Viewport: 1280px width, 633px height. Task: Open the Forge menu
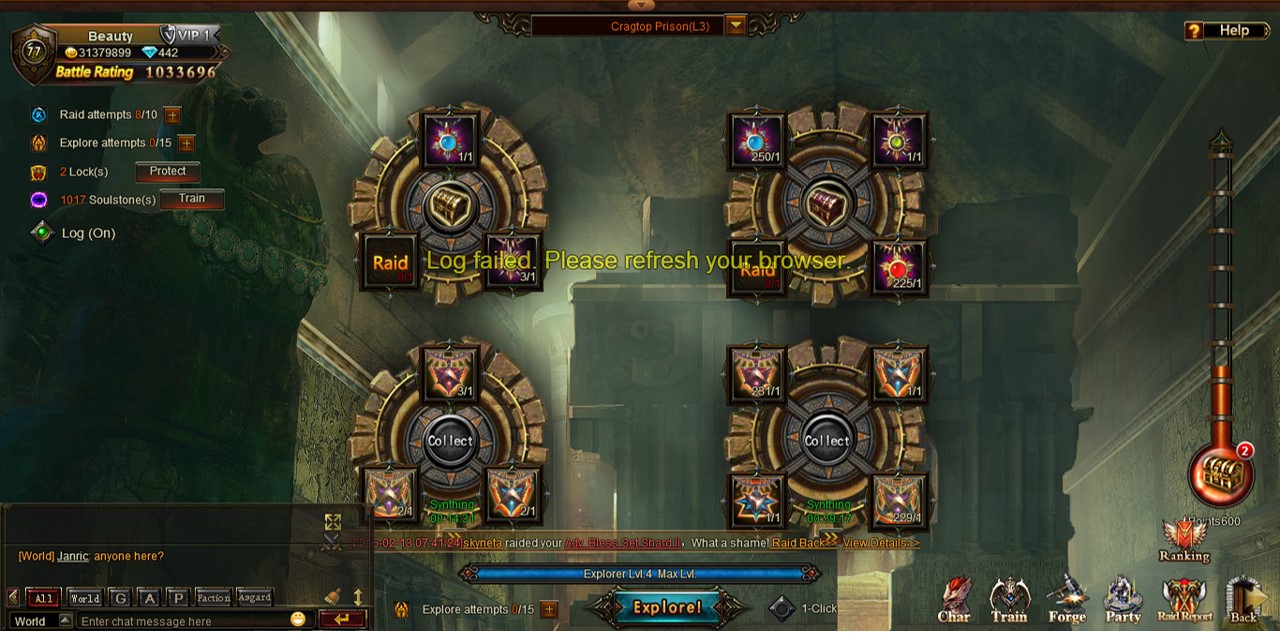coord(1067,601)
